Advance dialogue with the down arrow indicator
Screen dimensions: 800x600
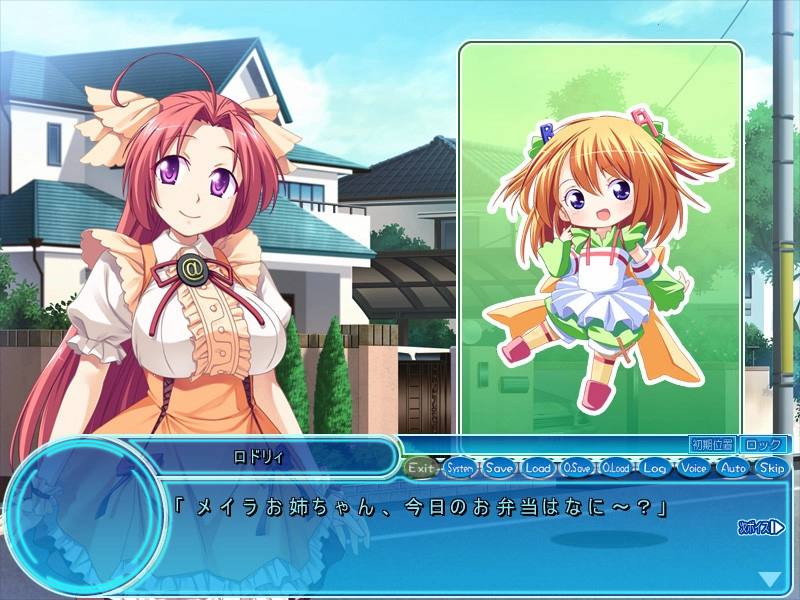pyautogui.click(x=769, y=578)
